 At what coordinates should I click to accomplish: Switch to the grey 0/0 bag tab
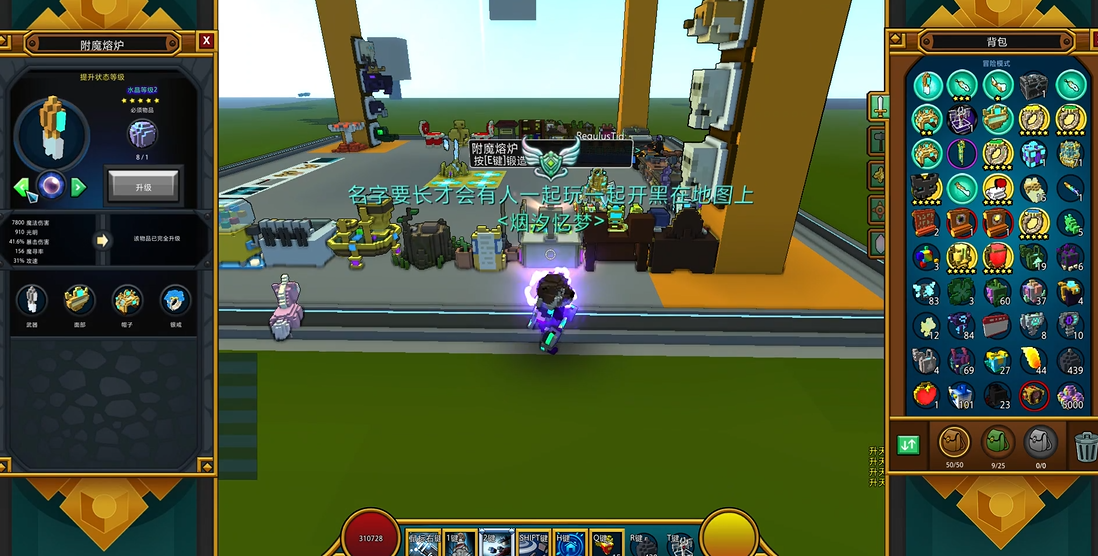tap(1041, 441)
